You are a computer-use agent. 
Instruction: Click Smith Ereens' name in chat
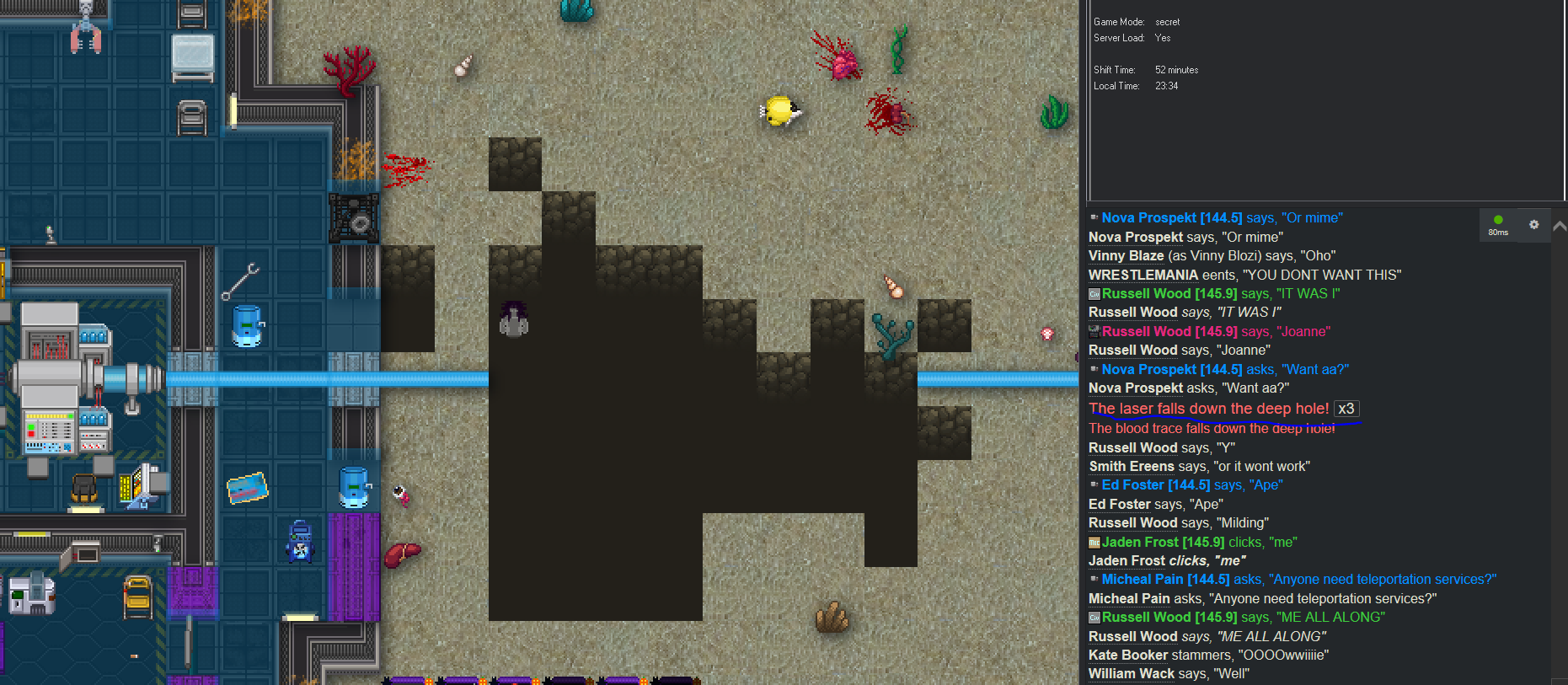[1132, 466]
